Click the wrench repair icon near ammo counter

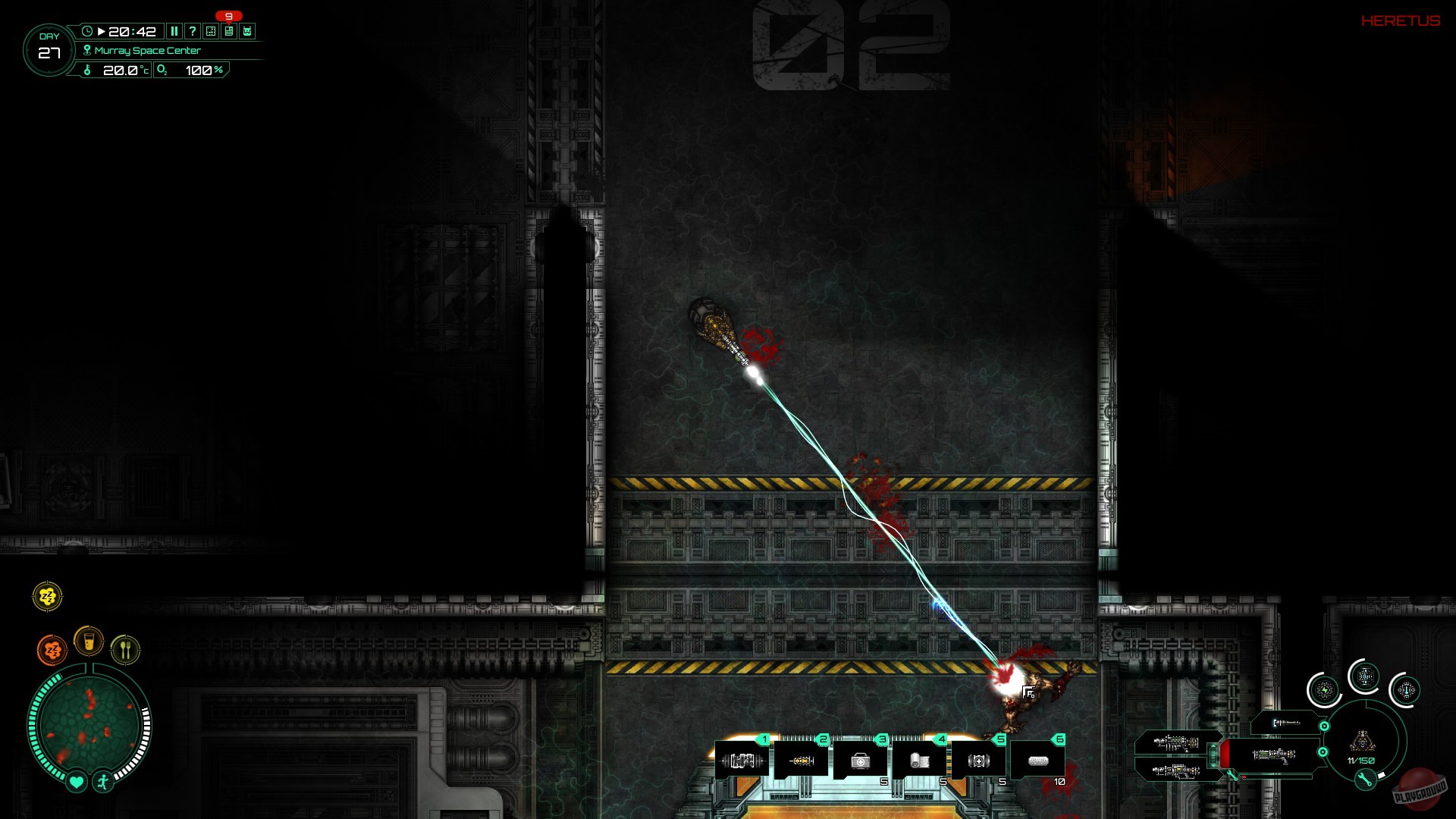(1364, 781)
